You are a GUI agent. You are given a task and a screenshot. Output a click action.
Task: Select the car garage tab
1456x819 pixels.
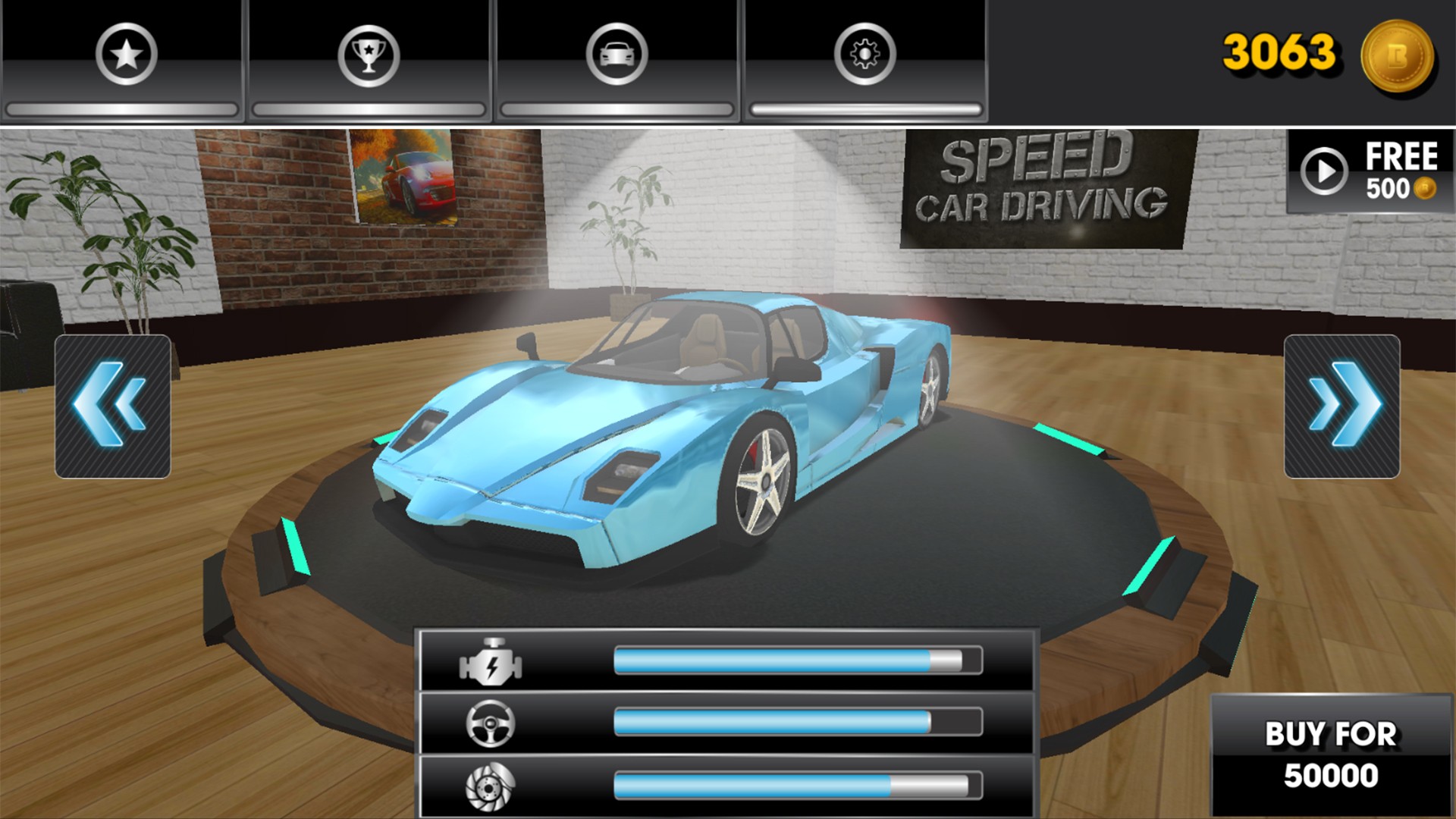pos(617,55)
